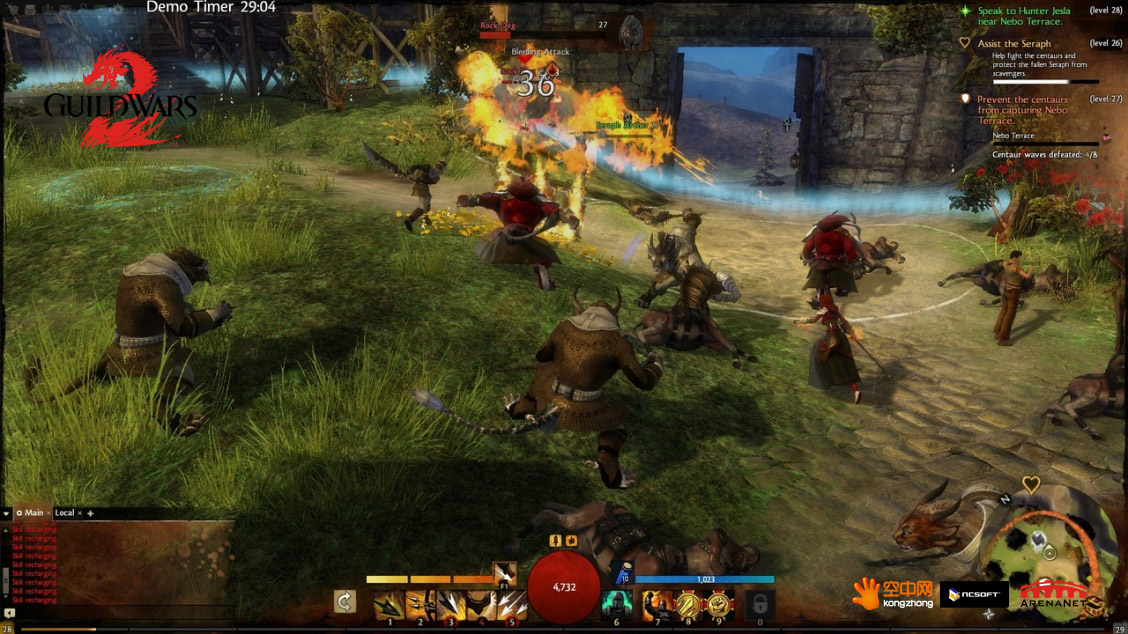1128x634 pixels.
Task: Activate skill 1 arrowhead attack
Action: pos(389,604)
